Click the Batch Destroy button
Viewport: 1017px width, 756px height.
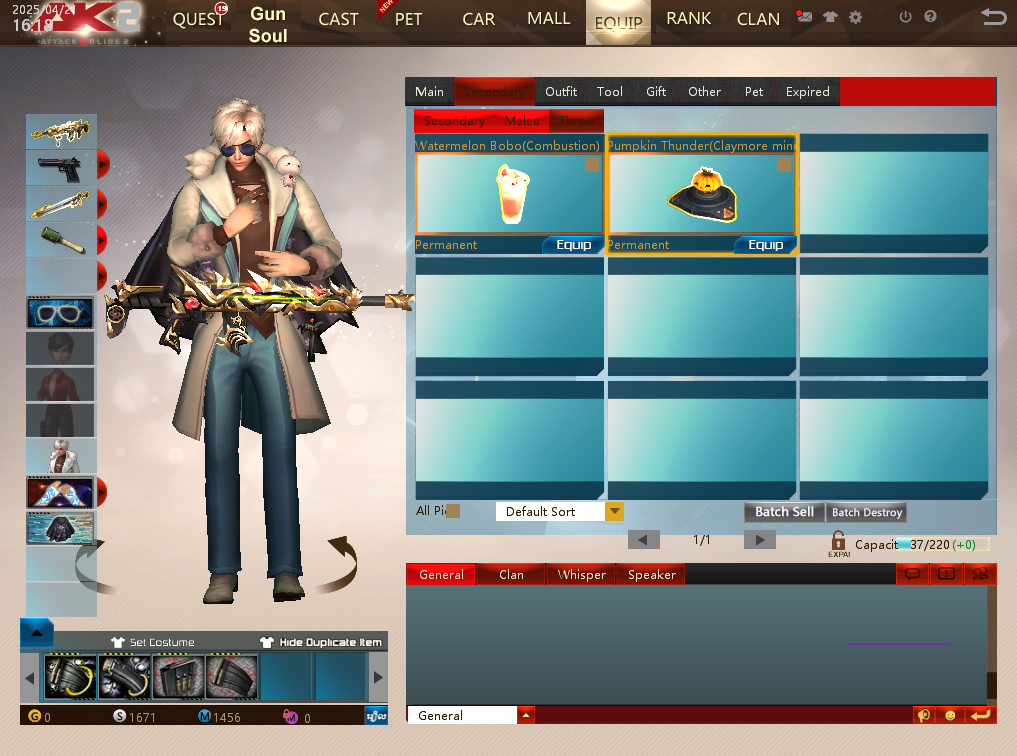coord(867,512)
